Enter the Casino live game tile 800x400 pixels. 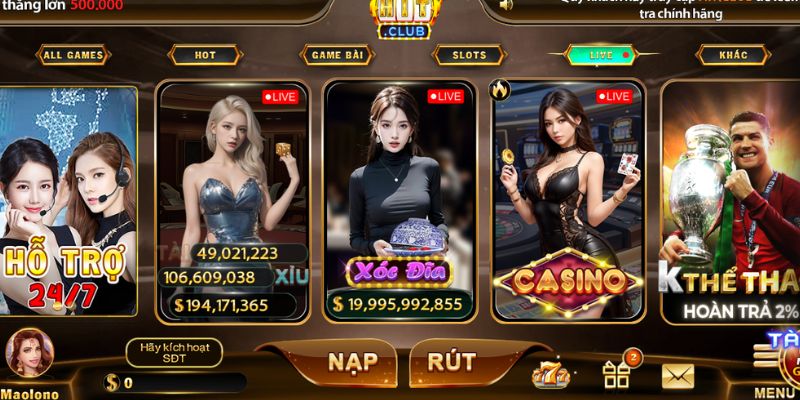(568, 200)
